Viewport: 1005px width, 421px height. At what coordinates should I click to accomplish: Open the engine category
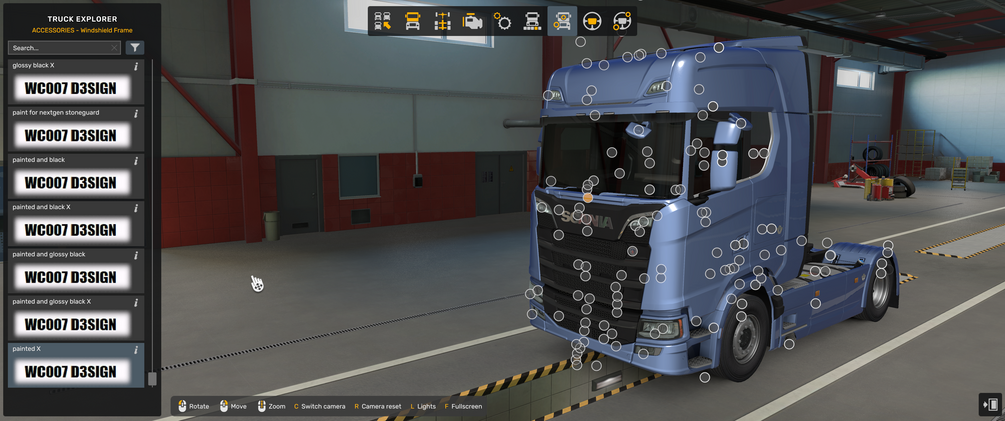(x=472, y=21)
